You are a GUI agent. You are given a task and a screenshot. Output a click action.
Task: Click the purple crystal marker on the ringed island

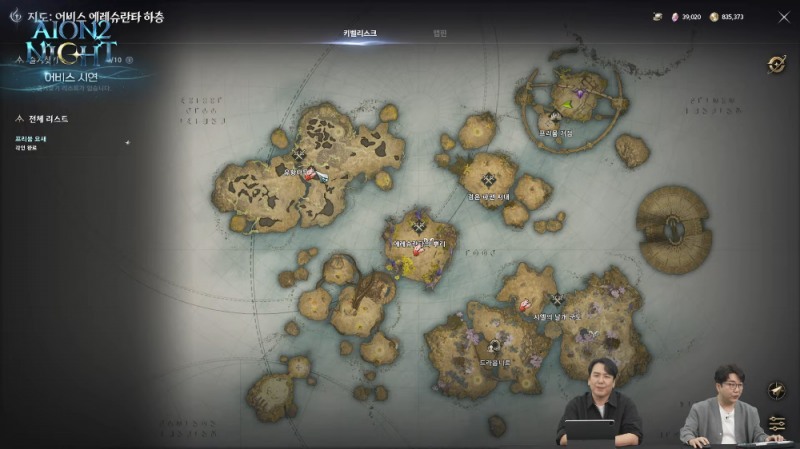[580, 93]
